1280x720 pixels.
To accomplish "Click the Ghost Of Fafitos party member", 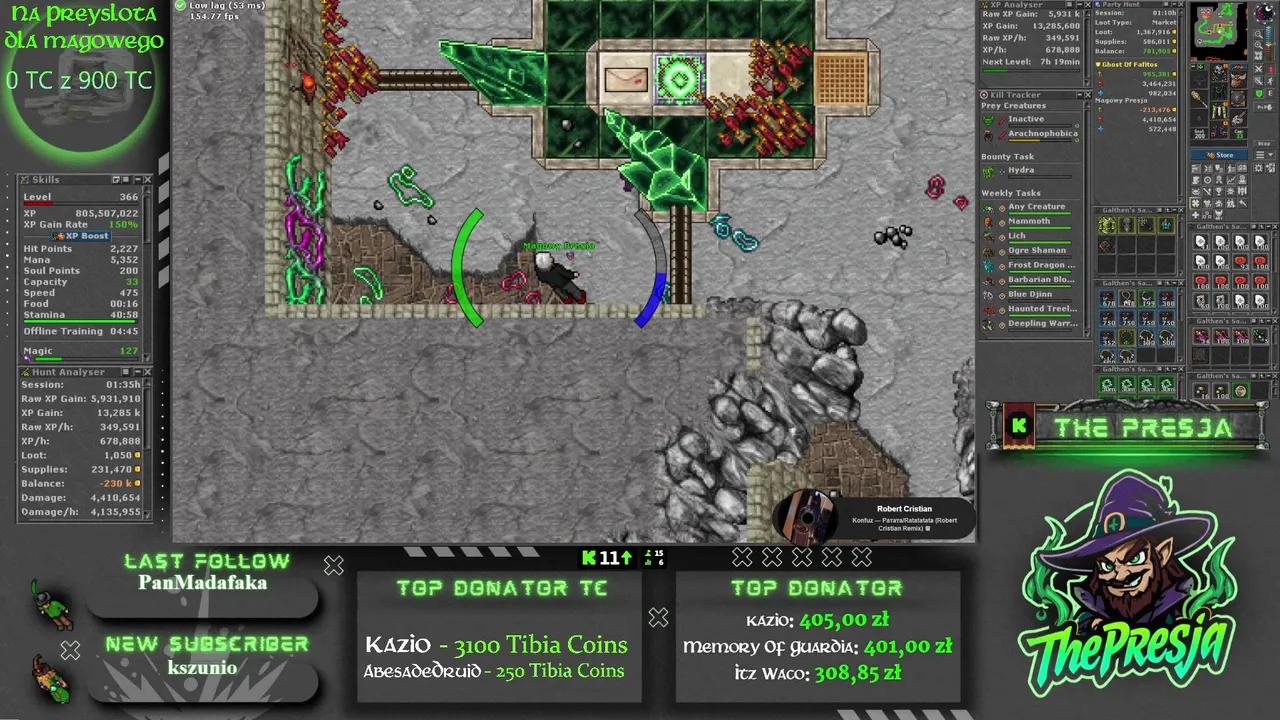I will point(1131,64).
